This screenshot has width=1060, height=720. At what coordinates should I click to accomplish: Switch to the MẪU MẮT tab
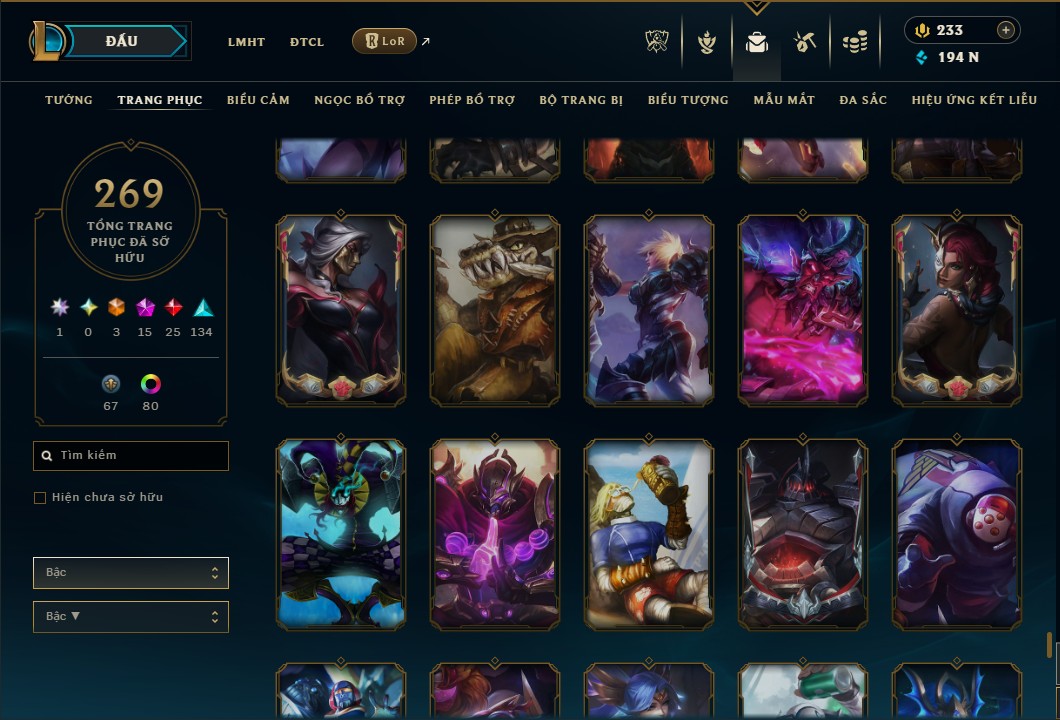[784, 100]
